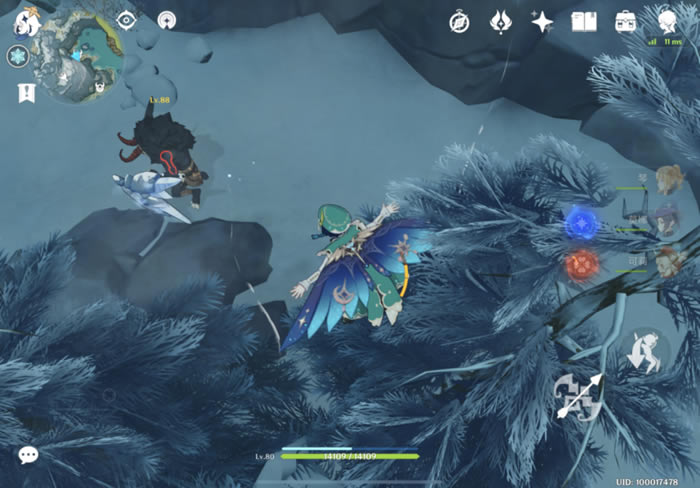Open the chat speech bubble

pyautogui.click(x=28, y=455)
